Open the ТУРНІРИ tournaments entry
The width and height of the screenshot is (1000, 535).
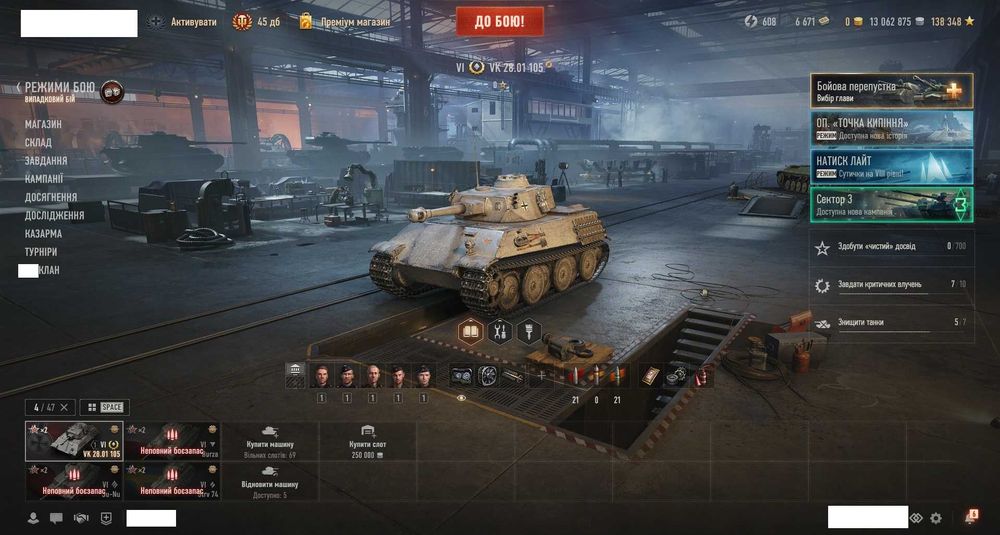(x=41, y=252)
